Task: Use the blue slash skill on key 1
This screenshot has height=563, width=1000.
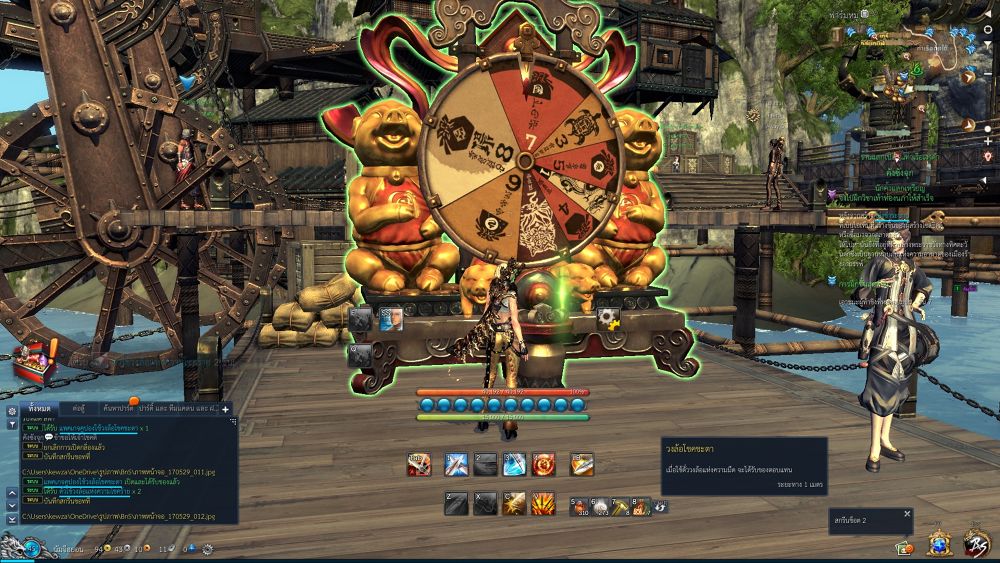Action: coord(457,464)
